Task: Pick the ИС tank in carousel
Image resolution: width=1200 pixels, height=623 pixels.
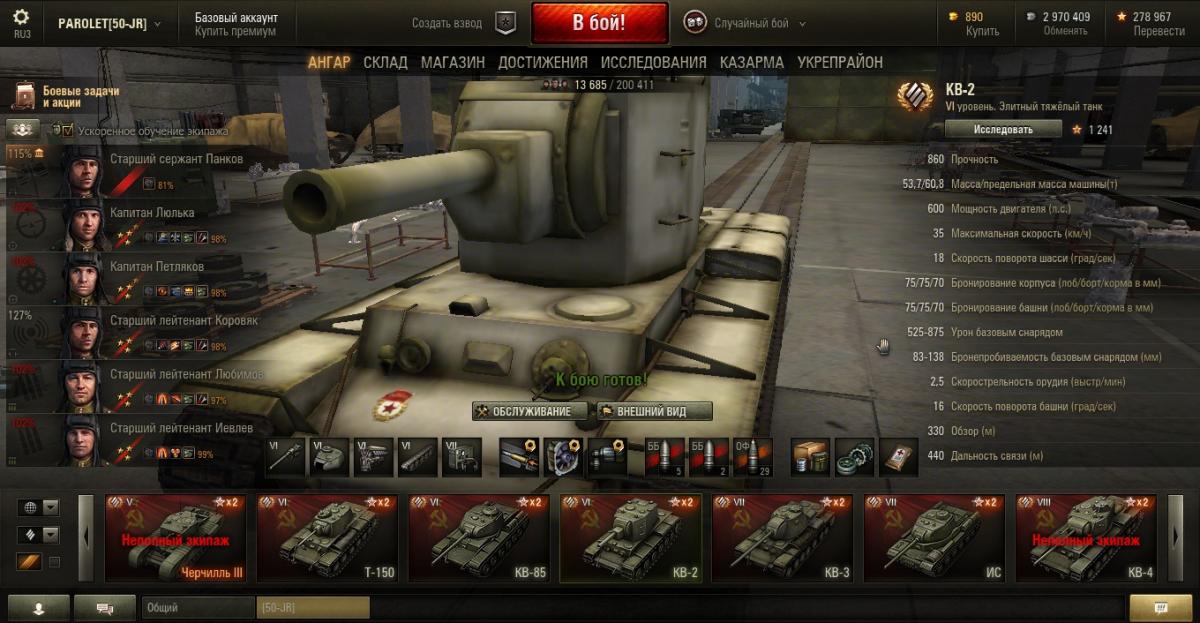Action: tap(936, 537)
